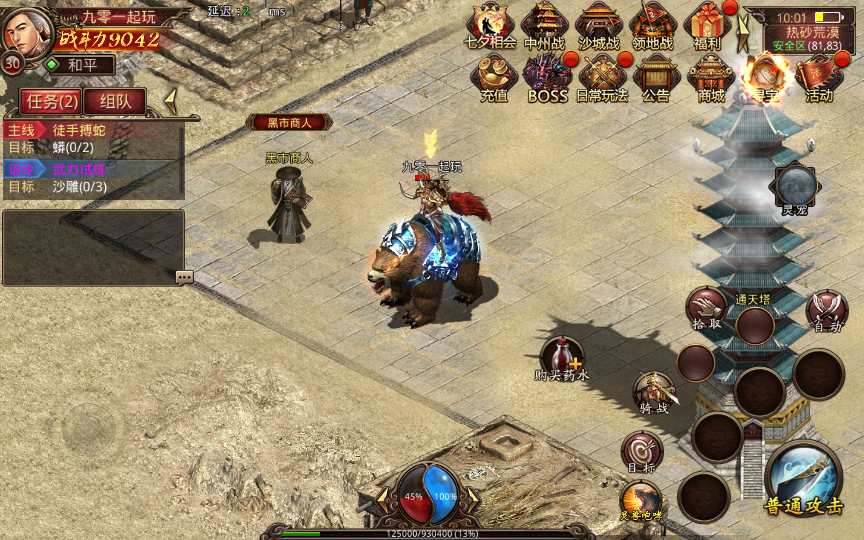Toggle the 自动 auto-battle button
Viewport: 864px width, 540px height.
[826, 309]
